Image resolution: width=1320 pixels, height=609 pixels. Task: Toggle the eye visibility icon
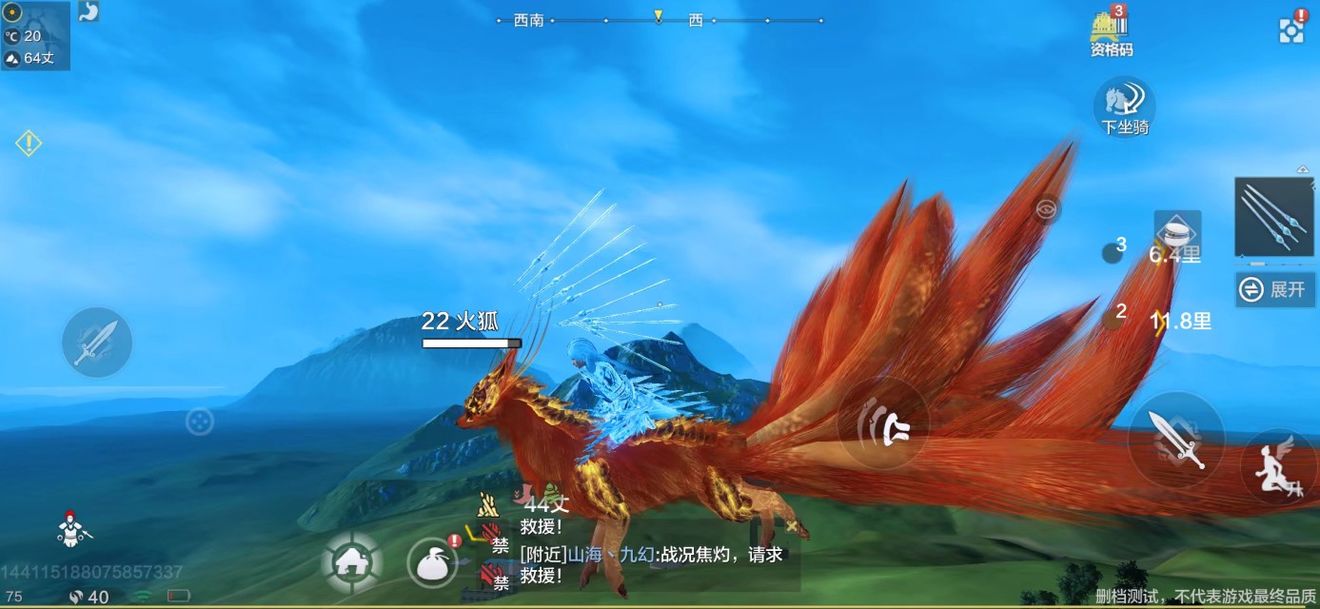click(1047, 209)
